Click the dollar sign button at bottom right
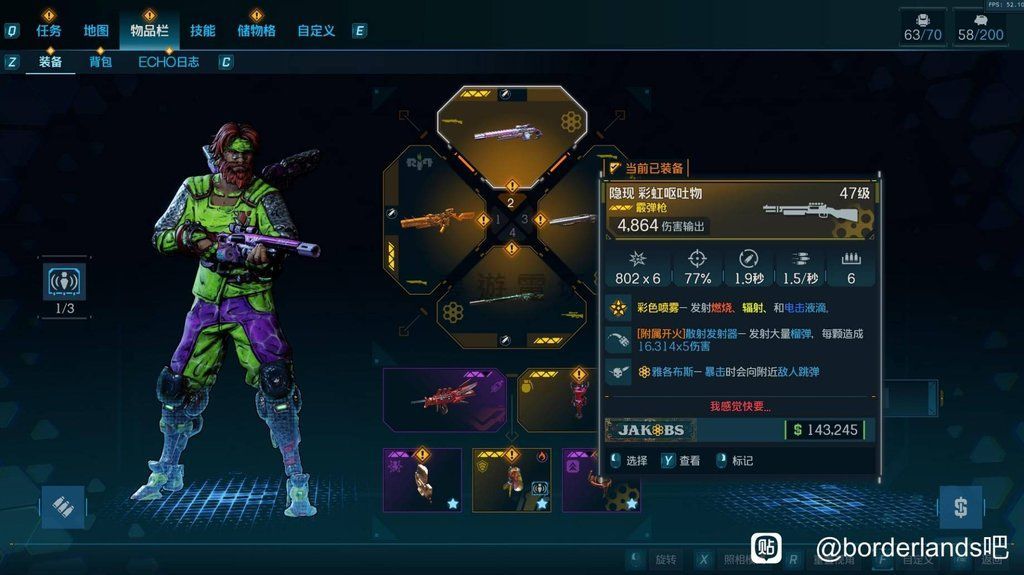This screenshot has height=575, width=1024. 960,507
